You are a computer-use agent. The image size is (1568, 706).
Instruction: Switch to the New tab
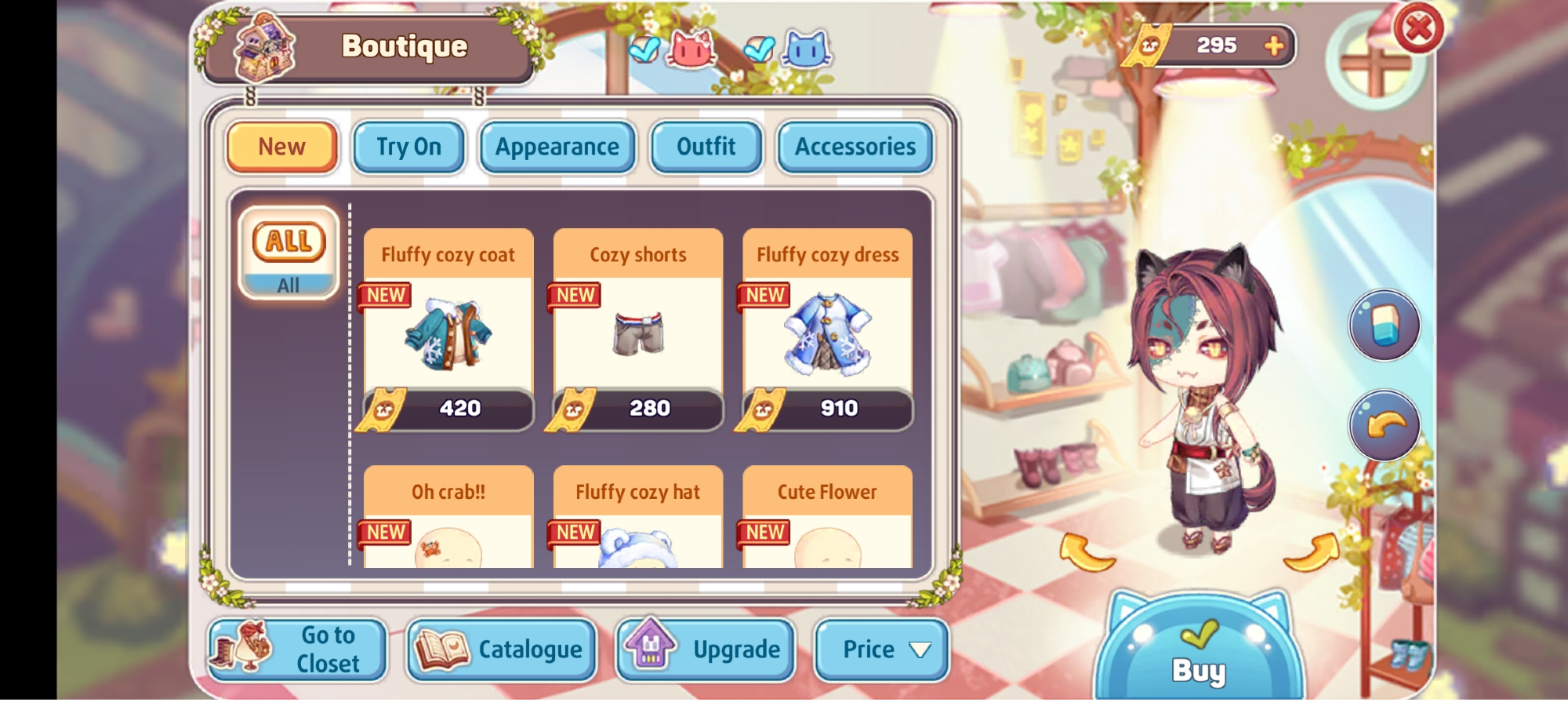[282, 147]
